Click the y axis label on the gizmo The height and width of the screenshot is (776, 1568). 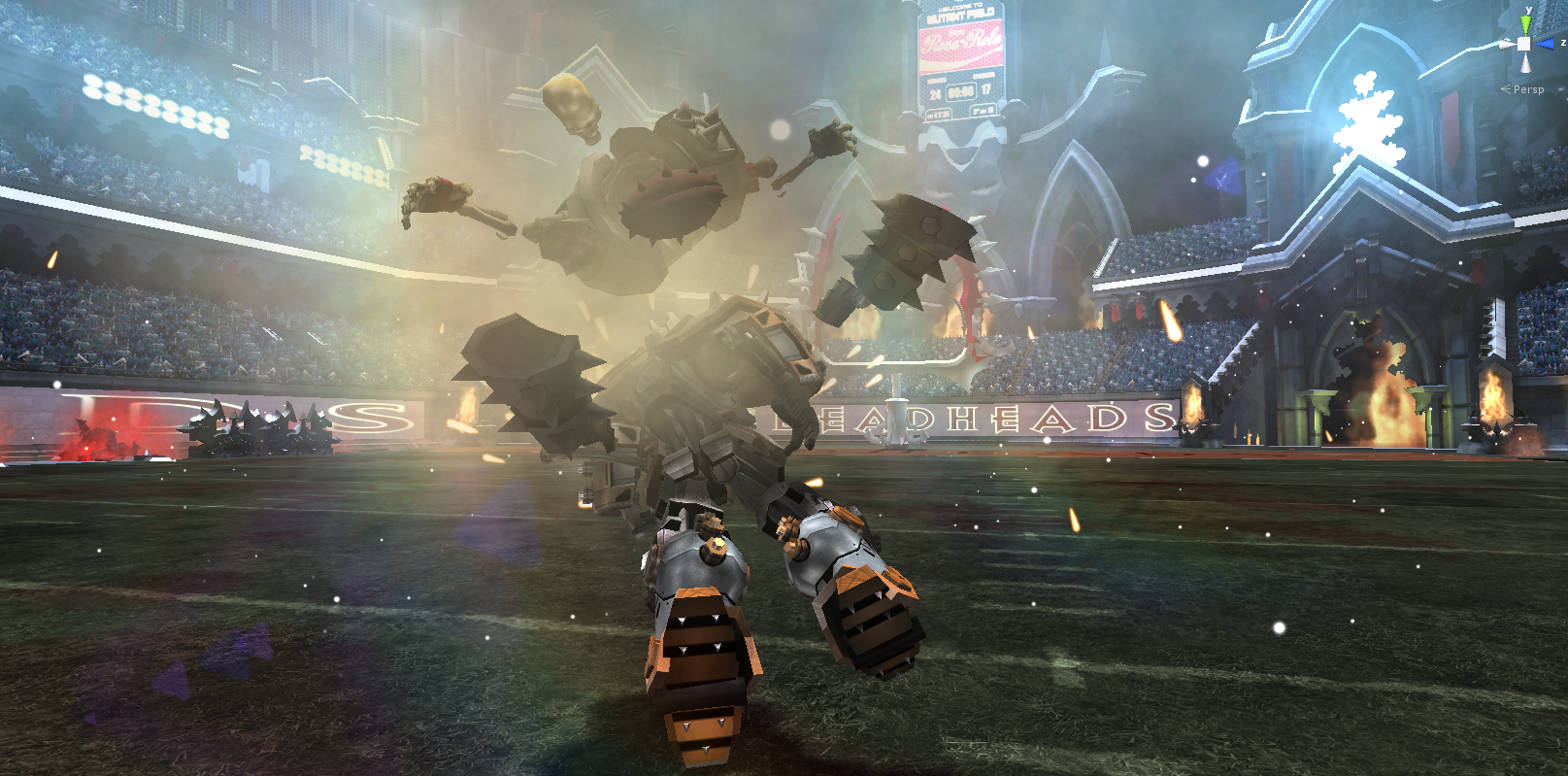1529,10
